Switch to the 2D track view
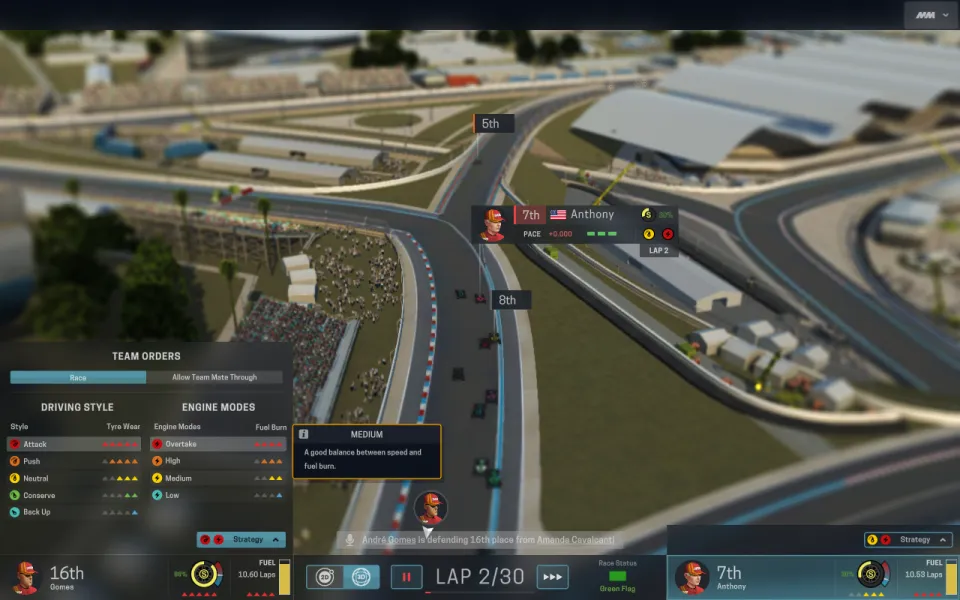This screenshot has width=960, height=600. click(326, 577)
